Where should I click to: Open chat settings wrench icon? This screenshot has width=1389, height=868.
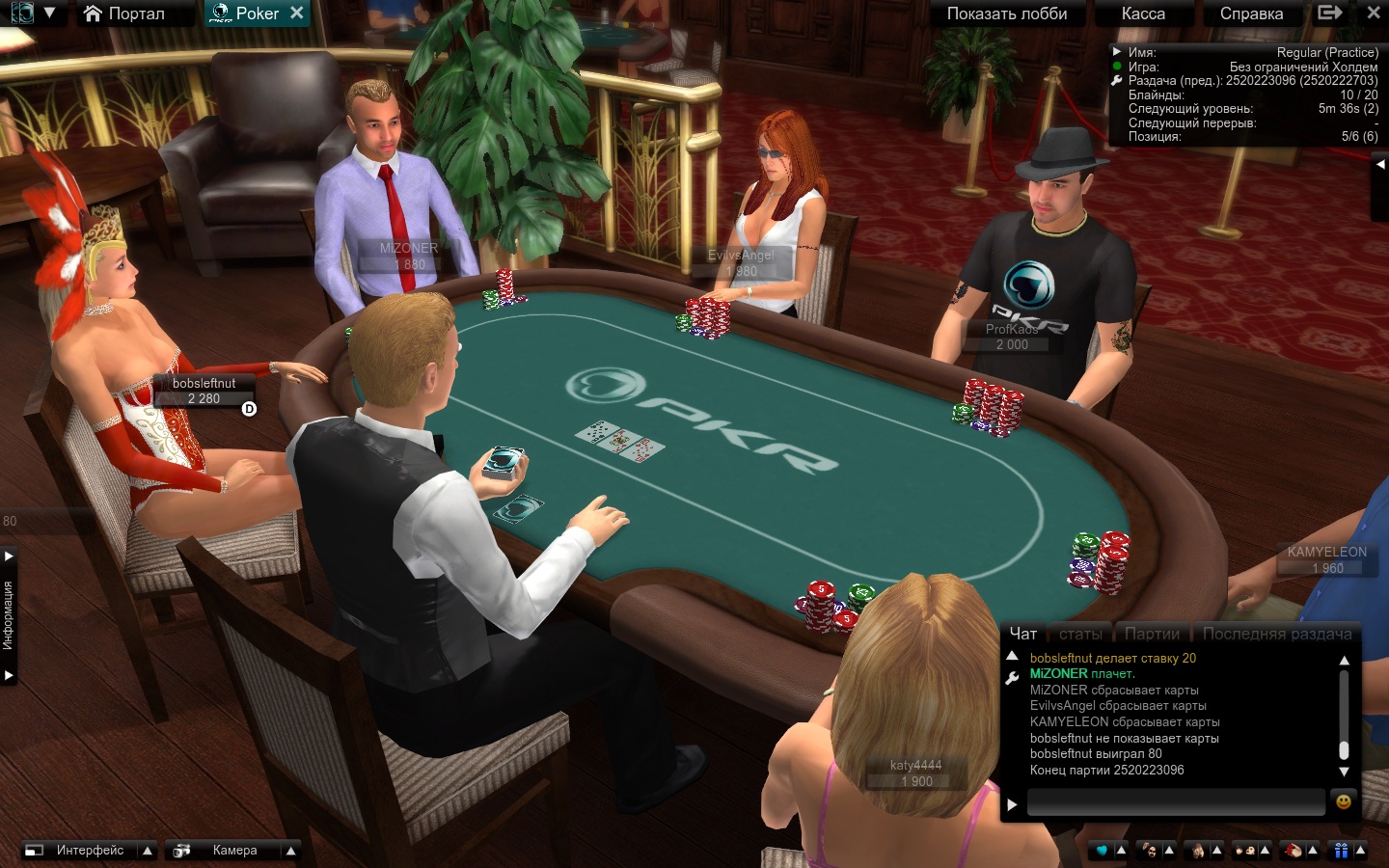point(1012,678)
